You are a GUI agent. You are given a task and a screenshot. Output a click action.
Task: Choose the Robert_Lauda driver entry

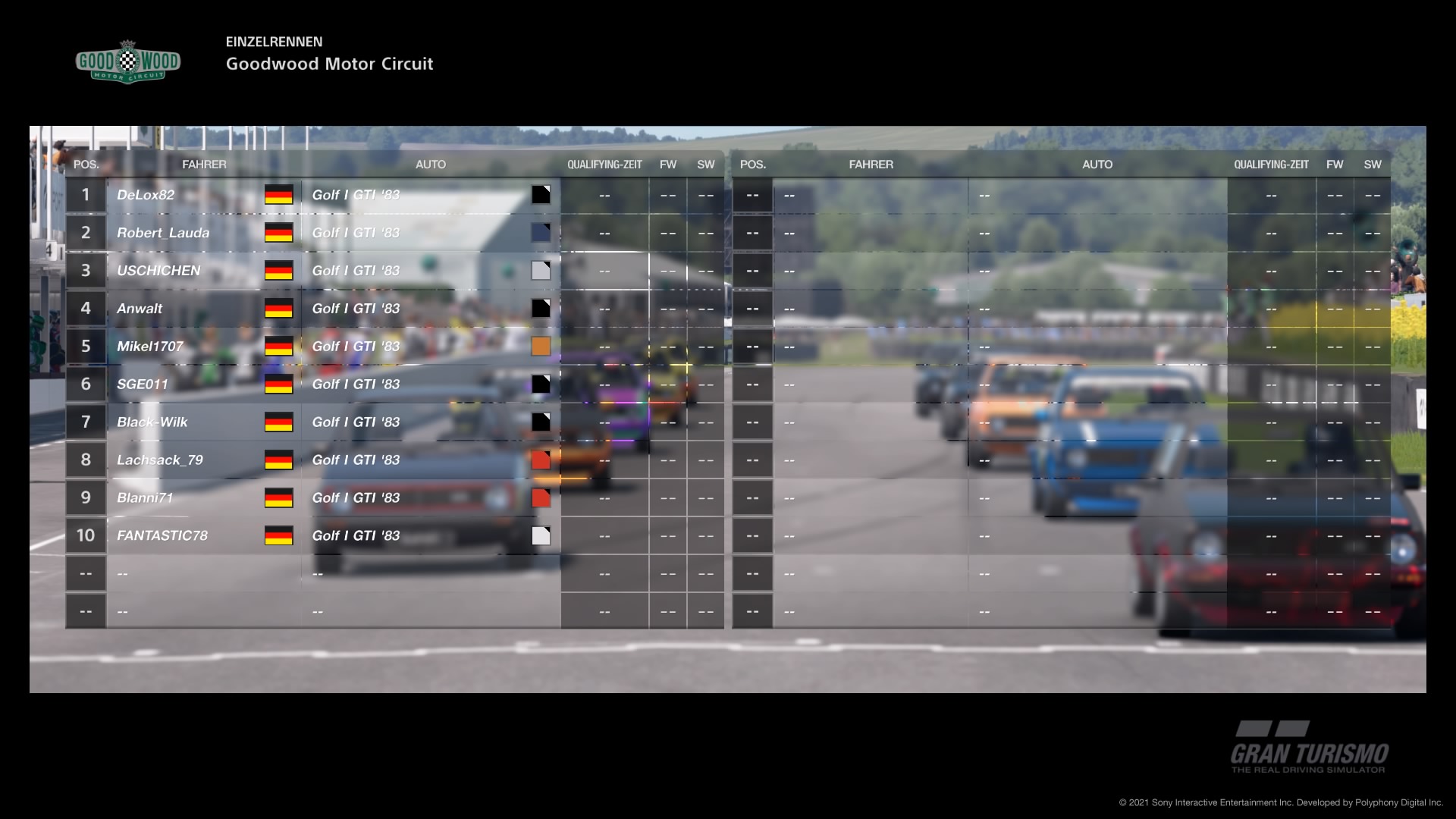pyautogui.click(x=163, y=233)
